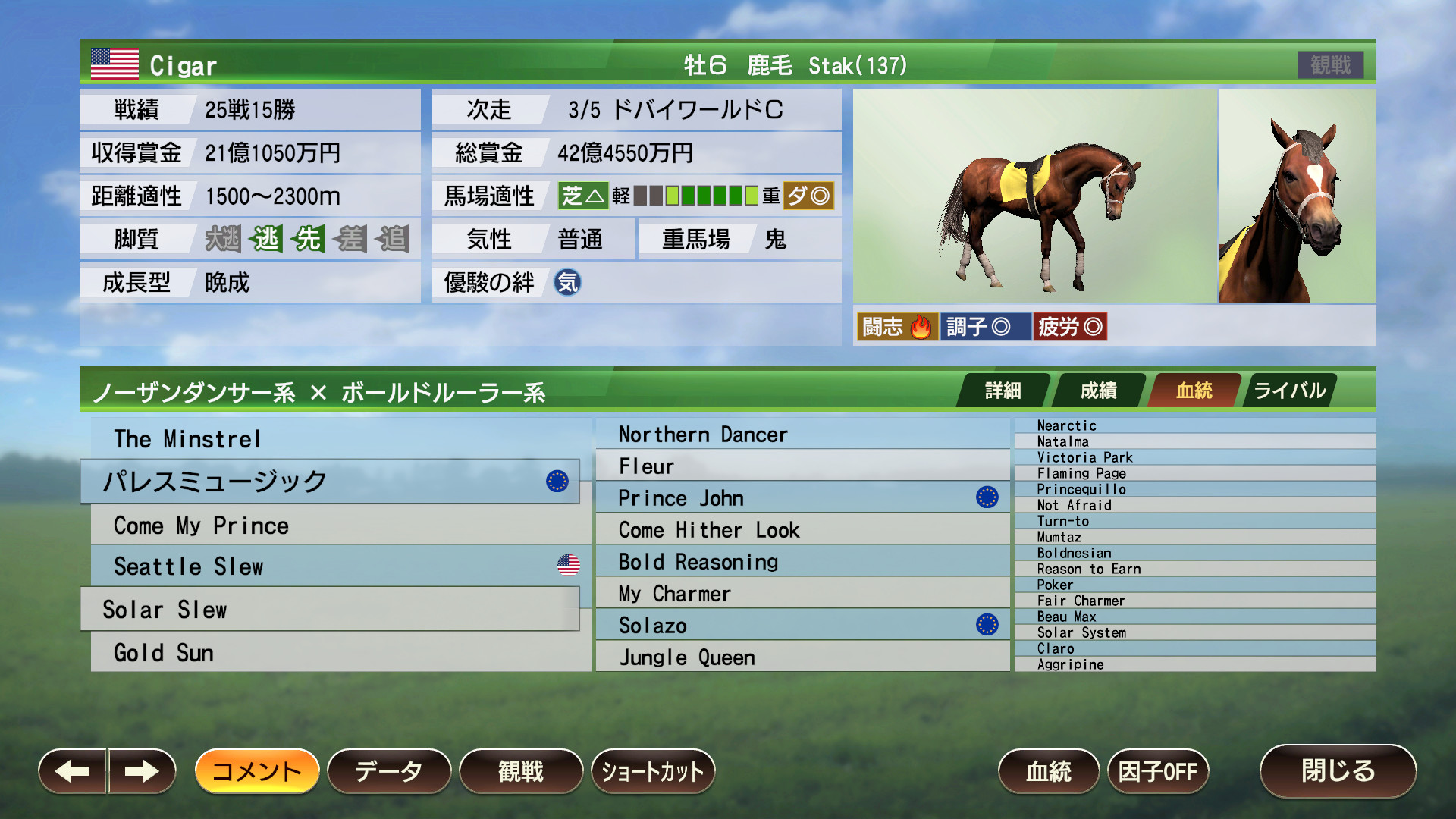Click the flame icon in the 闘志 indicator
Image resolution: width=1456 pixels, height=819 pixels.
(x=920, y=326)
